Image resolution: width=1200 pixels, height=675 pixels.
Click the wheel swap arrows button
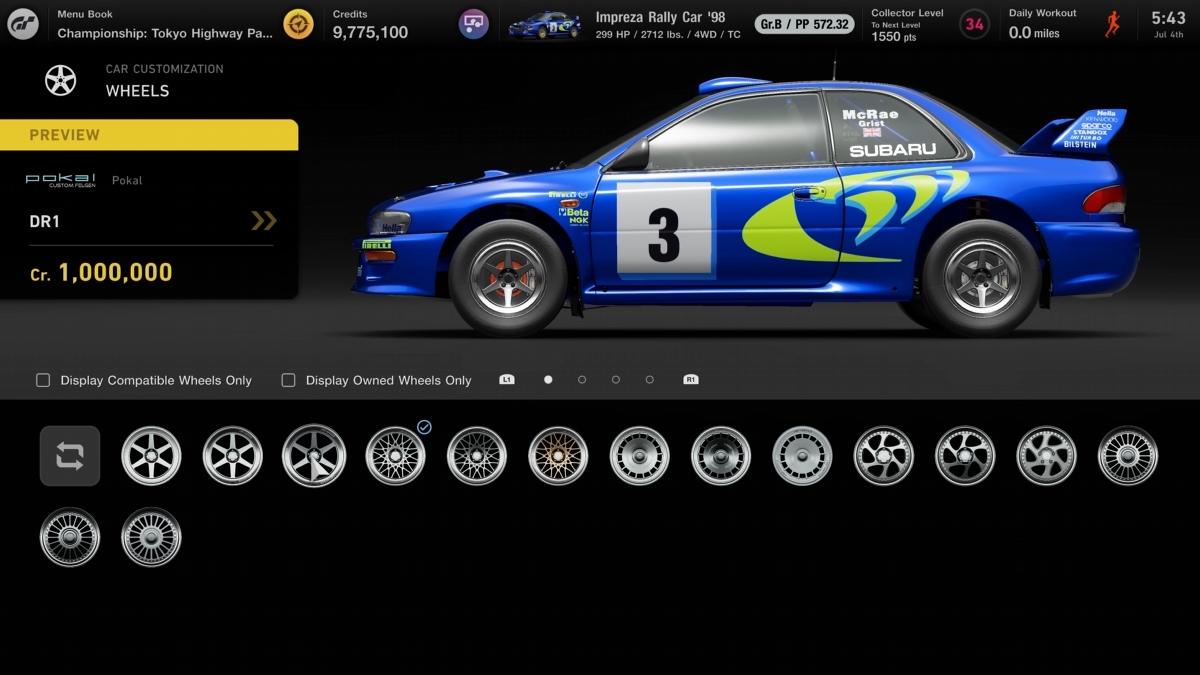(x=70, y=456)
